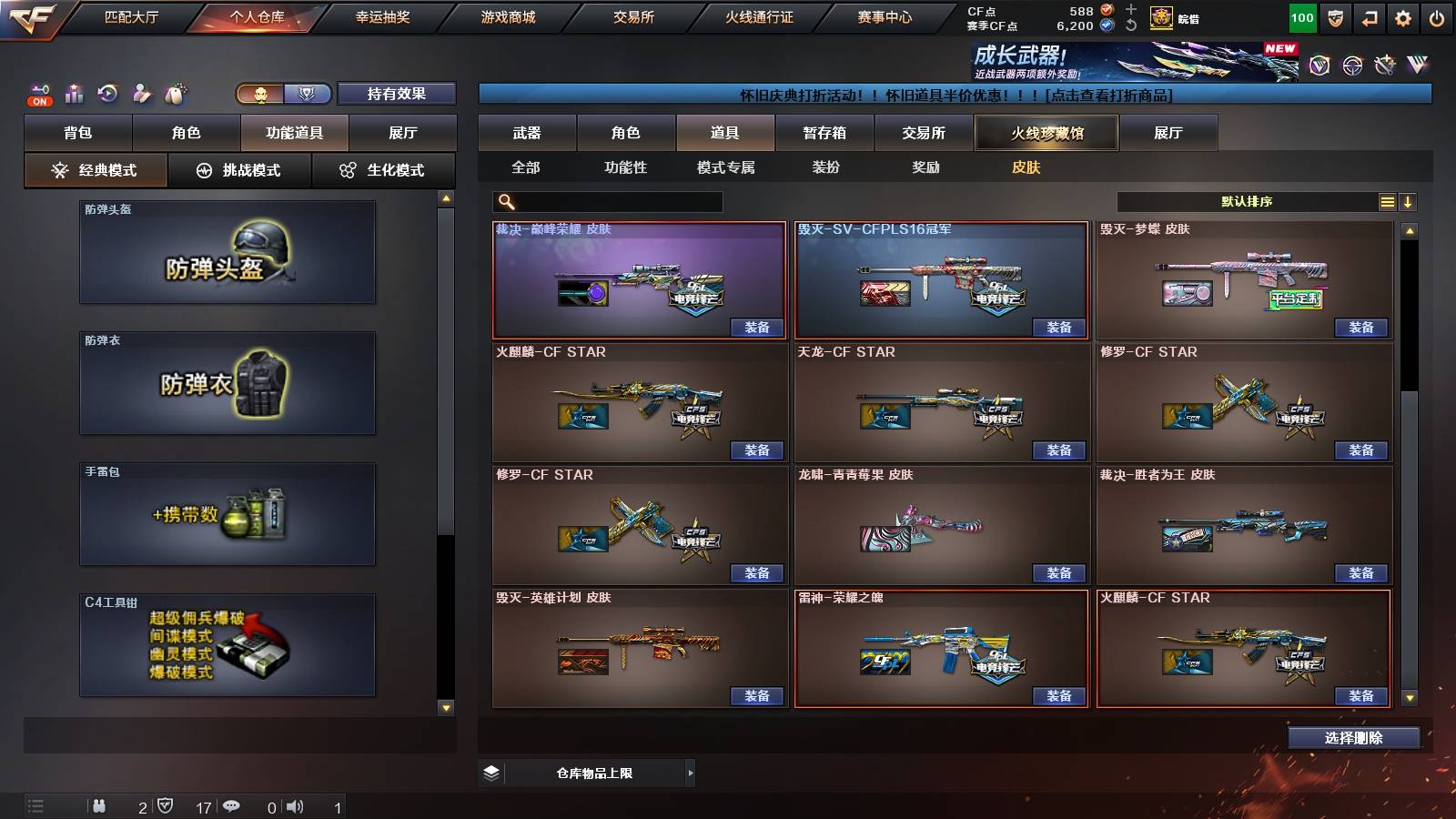The image size is (1456, 819).
Task: Switch to the 暂存箱 tab
Action: [824, 133]
